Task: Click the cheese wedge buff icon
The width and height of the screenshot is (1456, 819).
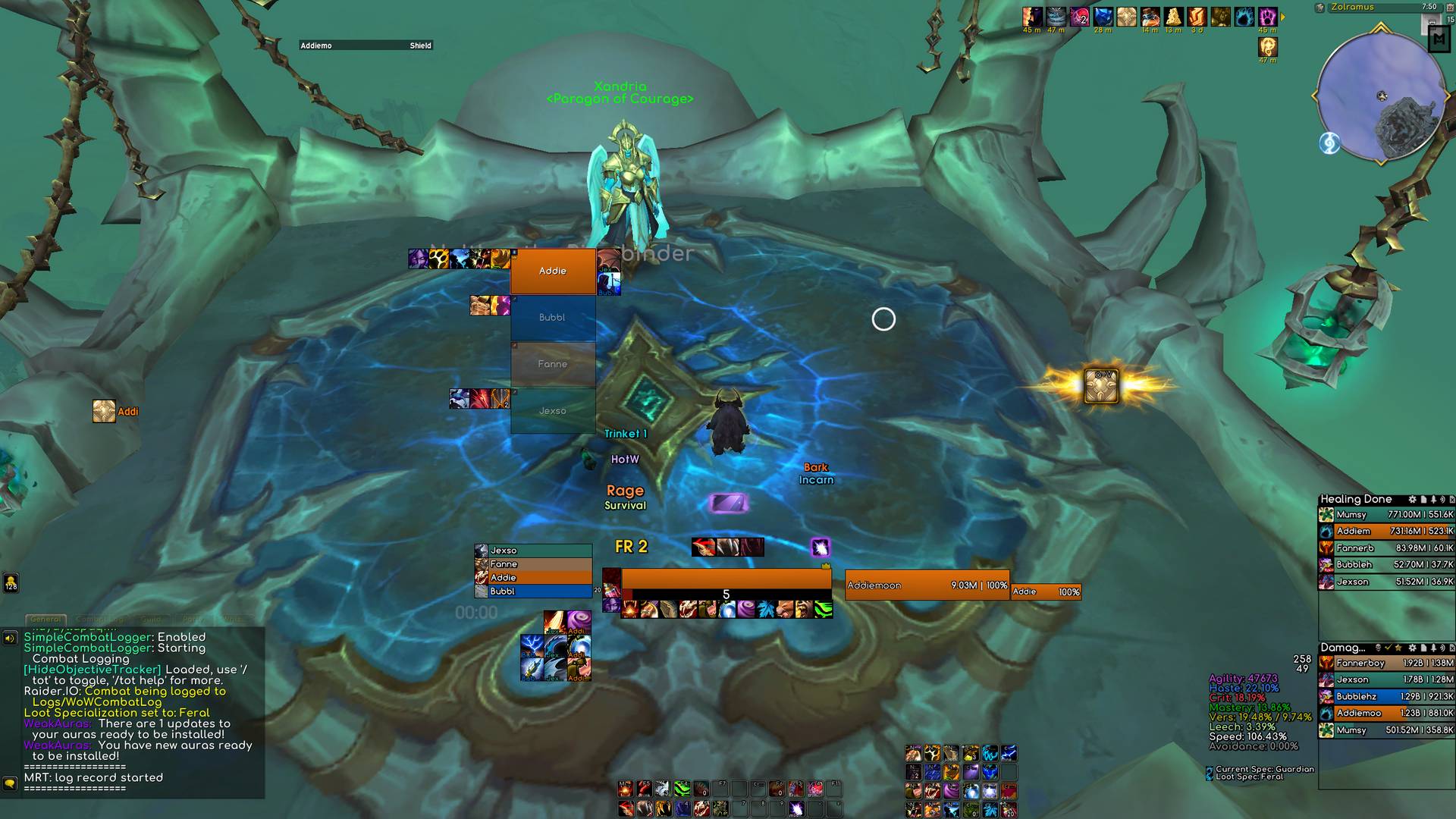Action: [1173, 17]
